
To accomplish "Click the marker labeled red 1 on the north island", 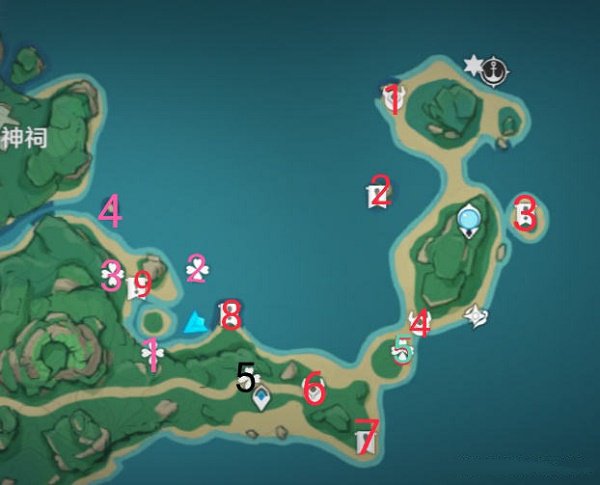I will [392, 97].
